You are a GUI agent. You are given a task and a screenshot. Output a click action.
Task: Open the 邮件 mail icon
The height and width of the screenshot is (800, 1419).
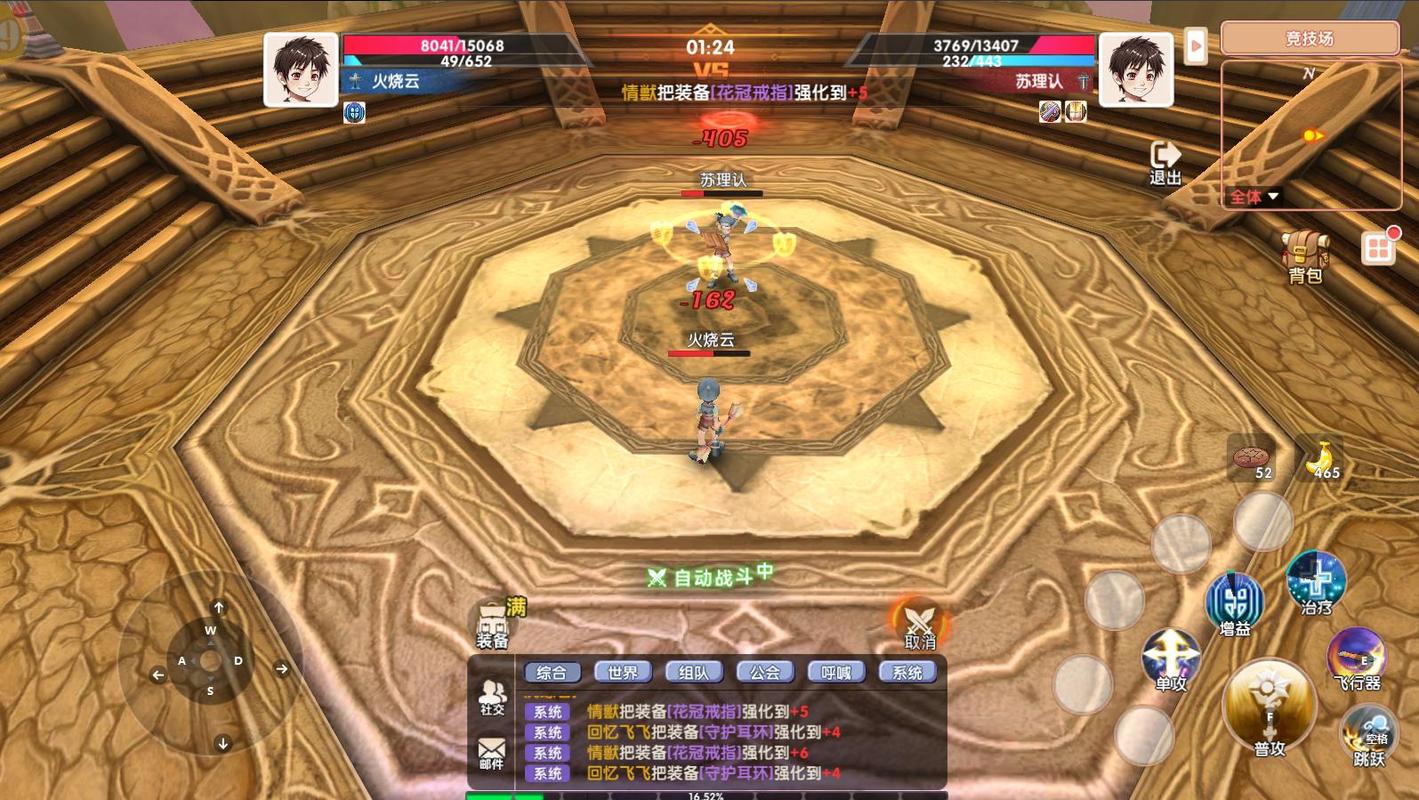click(492, 753)
